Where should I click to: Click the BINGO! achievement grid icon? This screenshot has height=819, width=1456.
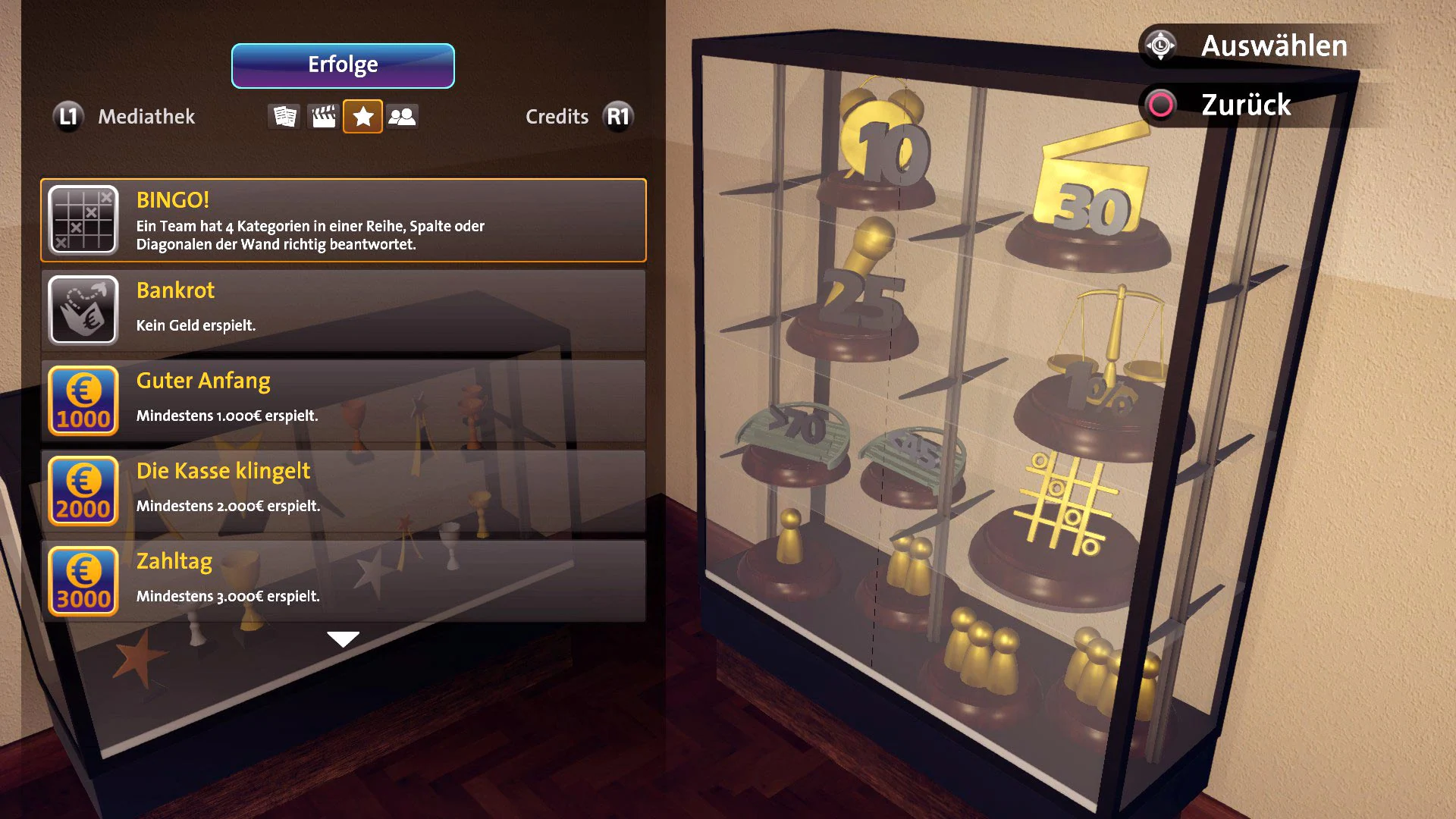[x=83, y=219]
